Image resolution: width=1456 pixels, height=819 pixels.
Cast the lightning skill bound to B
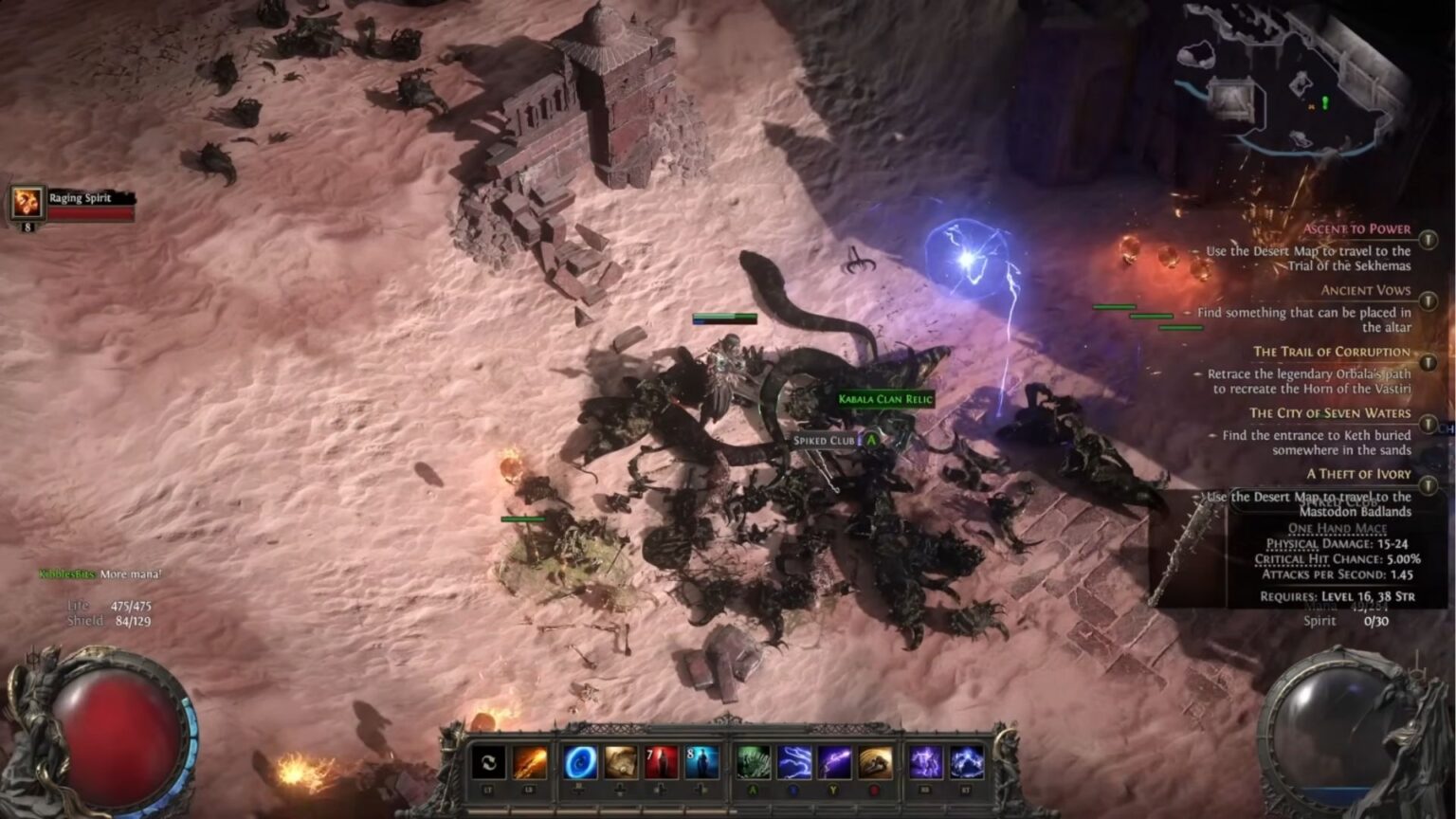[x=795, y=764]
